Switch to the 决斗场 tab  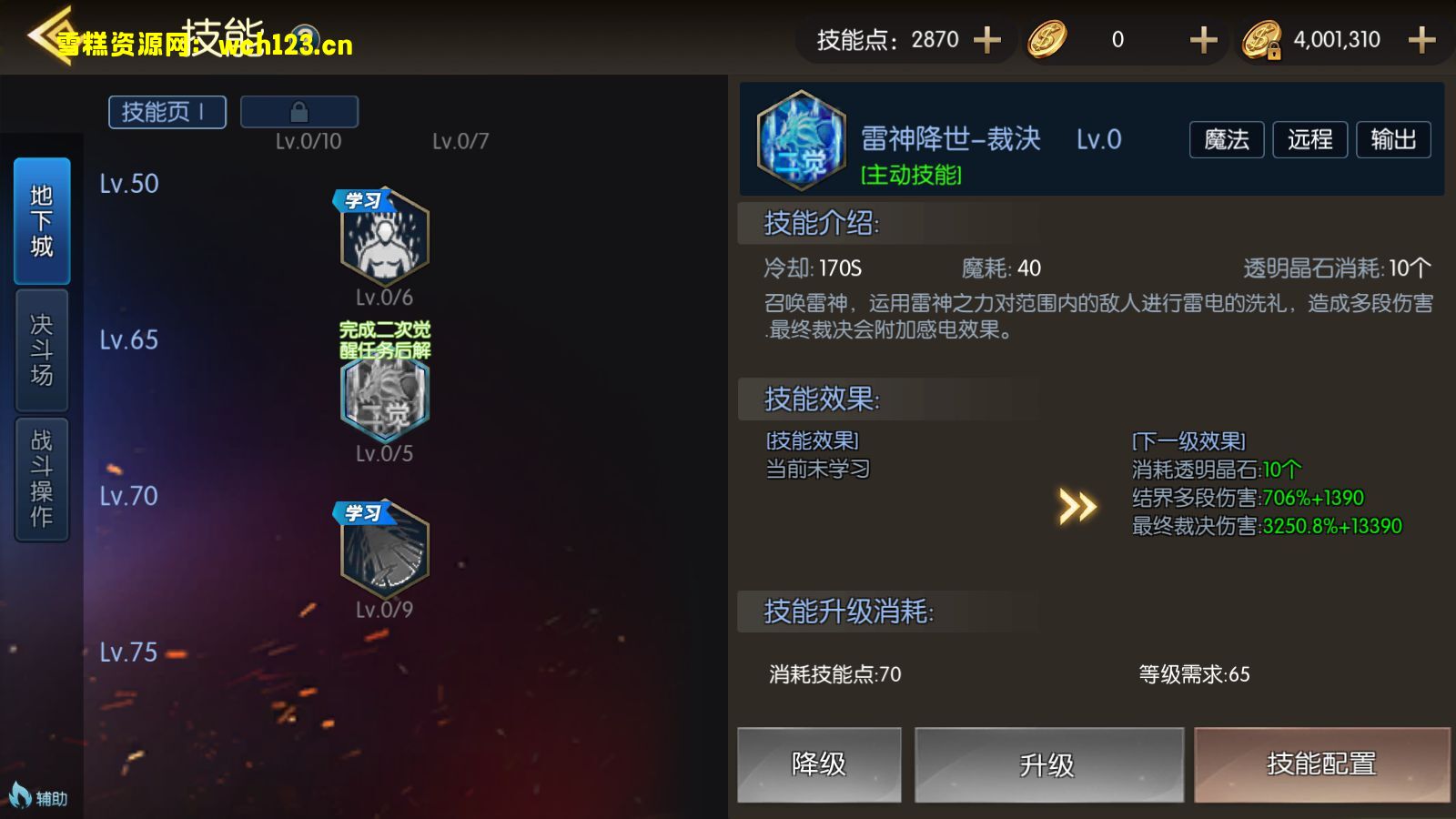[x=40, y=350]
